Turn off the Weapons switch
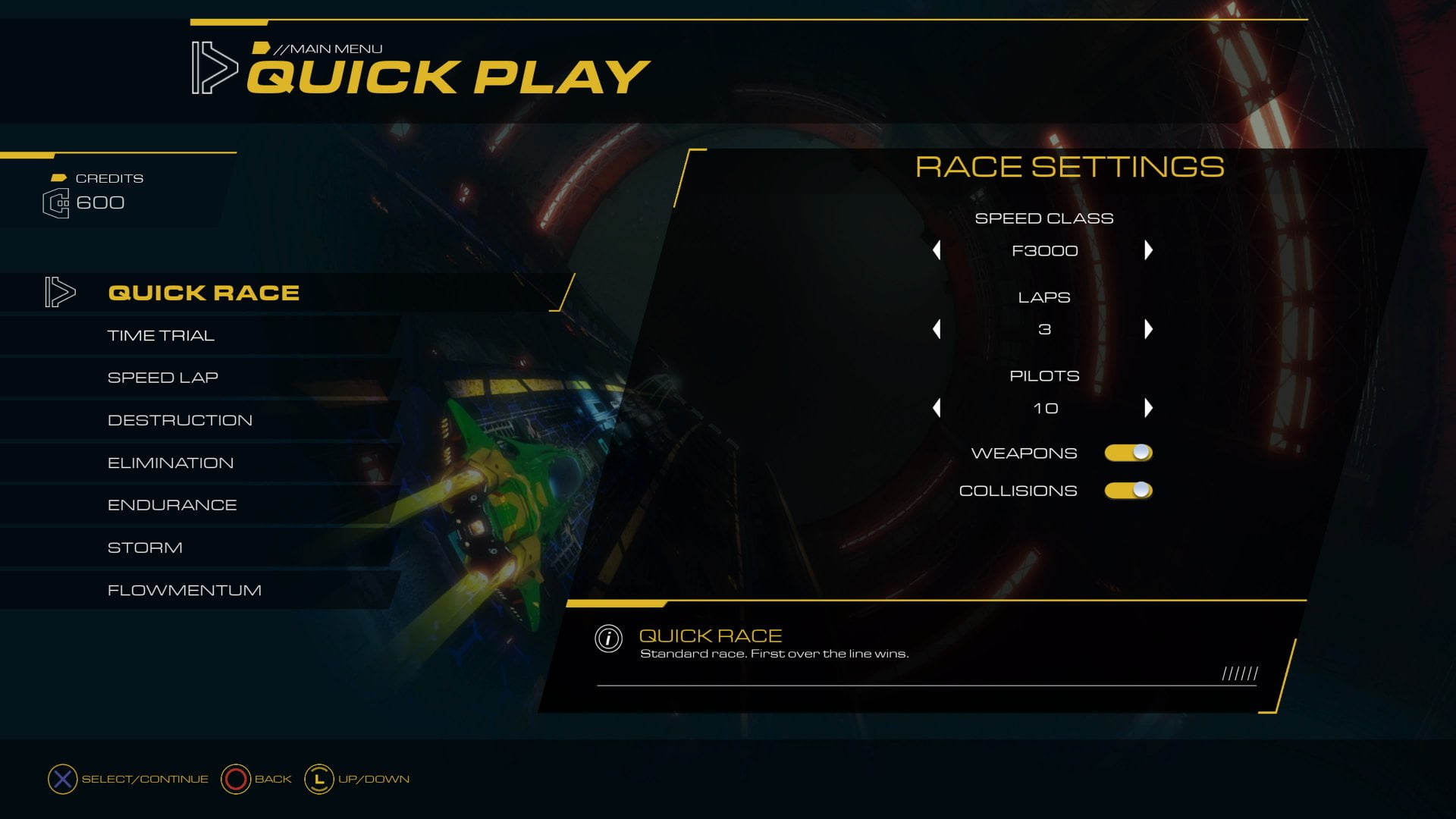This screenshot has height=819, width=1456. click(x=1128, y=452)
